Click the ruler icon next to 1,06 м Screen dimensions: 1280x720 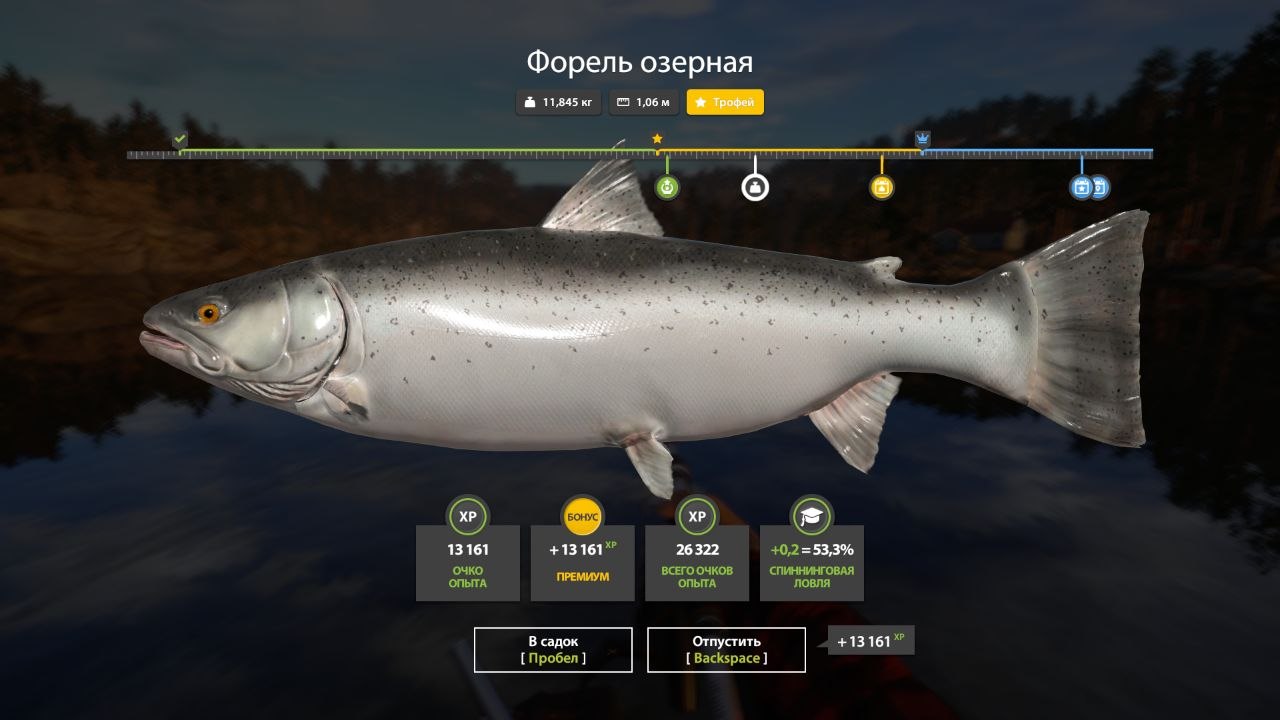pos(621,101)
